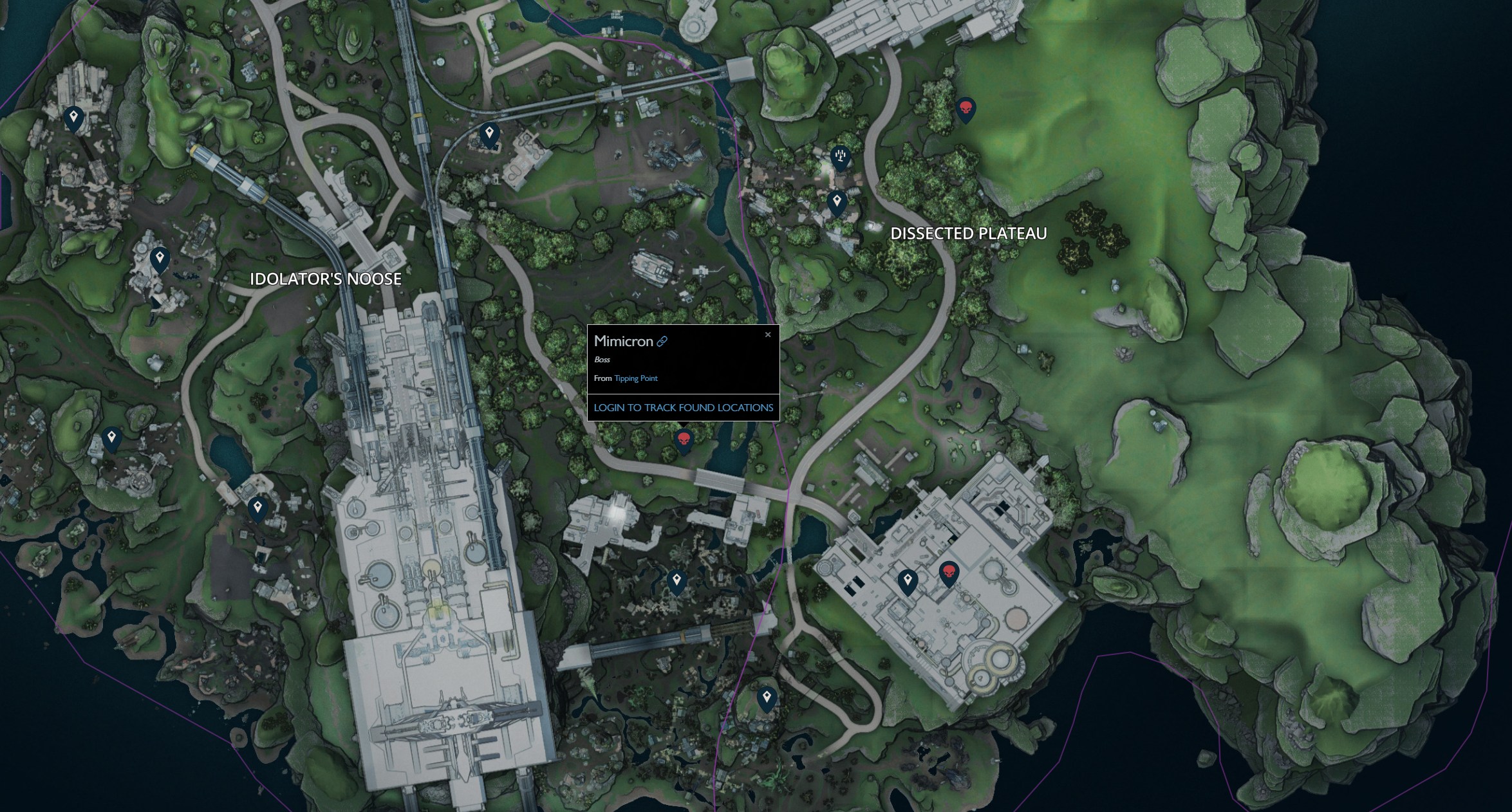The image size is (1512, 812).
Task: Open the location pin beside the facility skull marker
Action: [x=908, y=580]
